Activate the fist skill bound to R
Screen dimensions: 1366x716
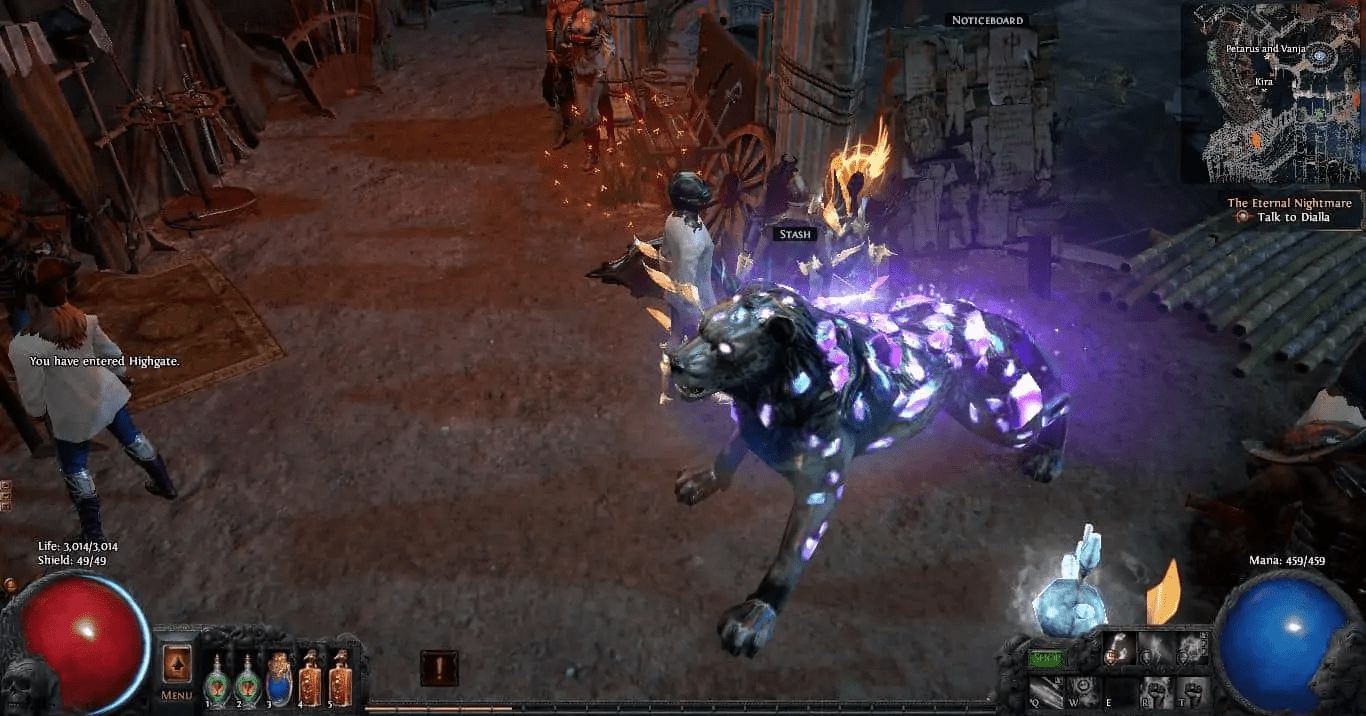click(1157, 690)
